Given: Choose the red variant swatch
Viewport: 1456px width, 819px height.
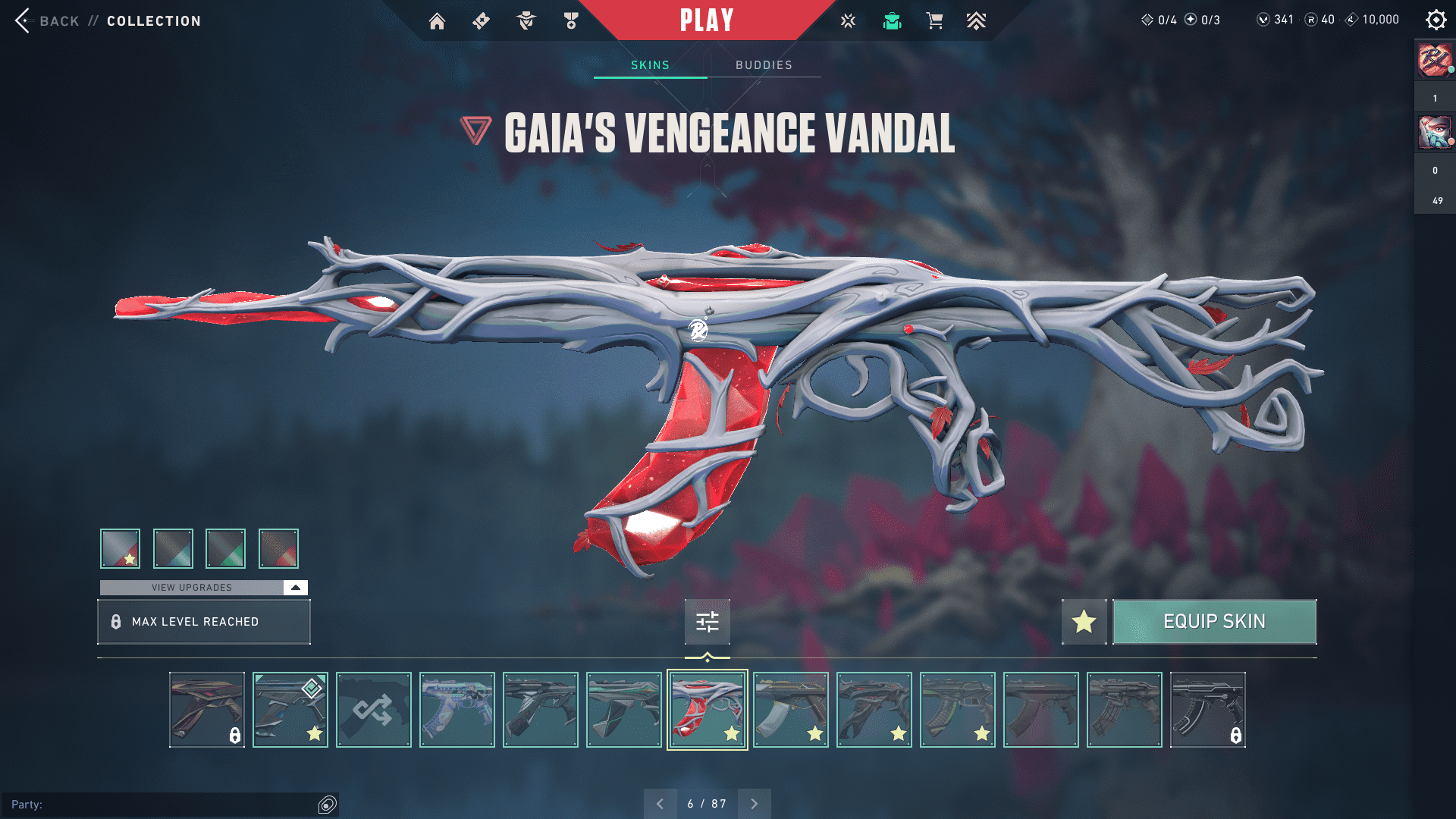Looking at the screenshot, I should click(x=278, y=548).
